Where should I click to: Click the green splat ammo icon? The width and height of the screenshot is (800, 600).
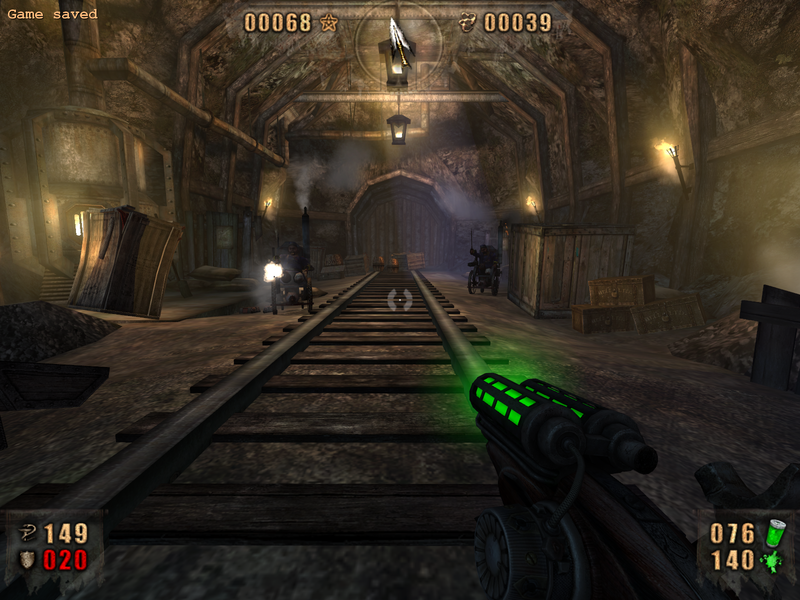775,560
